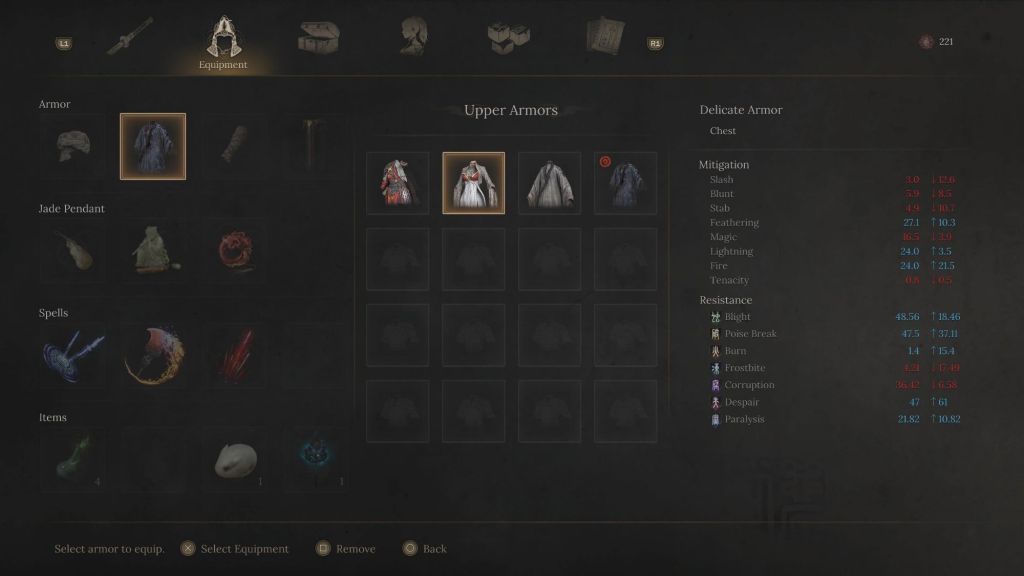Open the stacked boxes tab
The image size is (1024, 576).
(508, 37)
